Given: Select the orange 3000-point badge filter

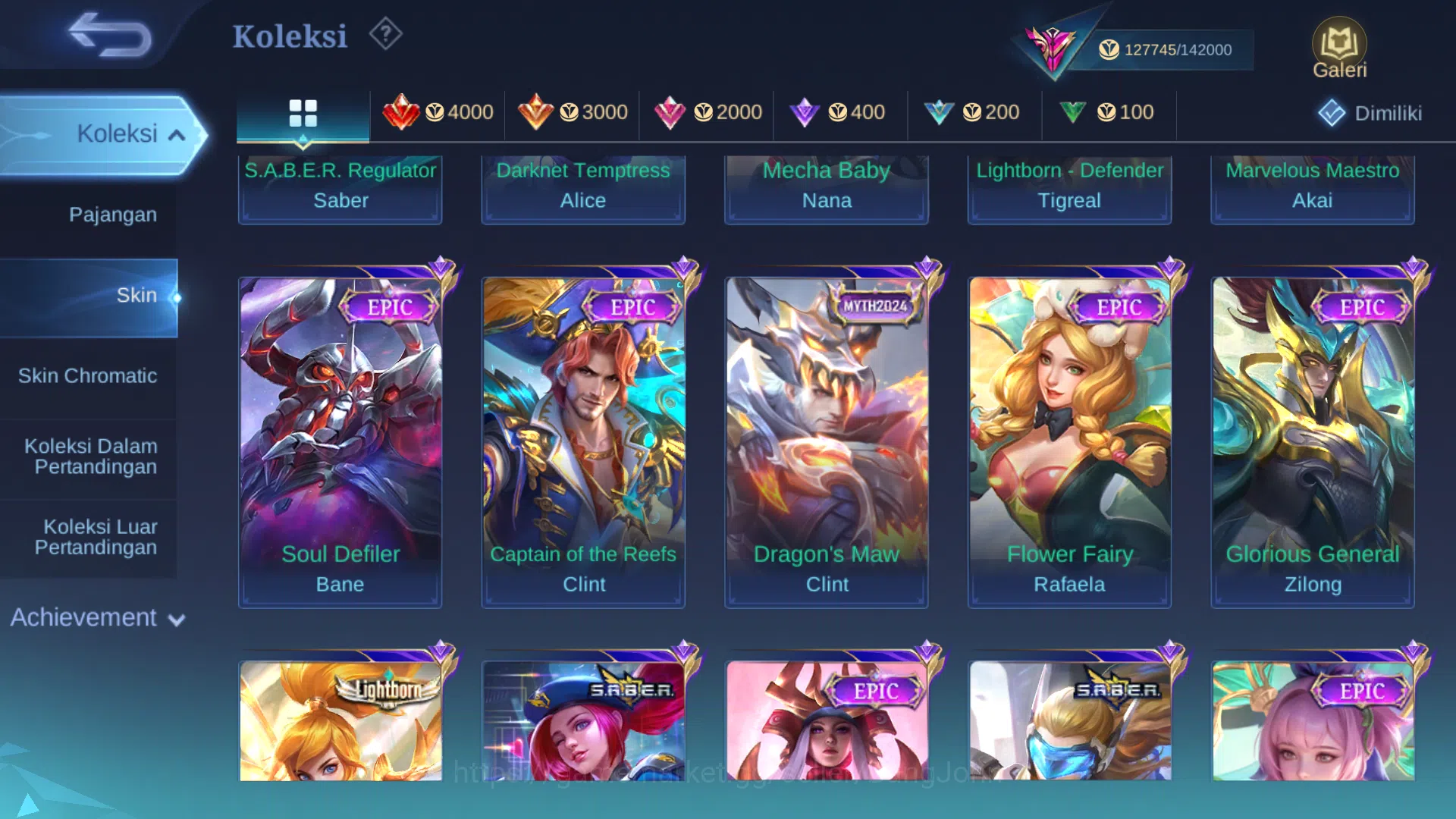Looking at the screenshot, I should [573, 112].
